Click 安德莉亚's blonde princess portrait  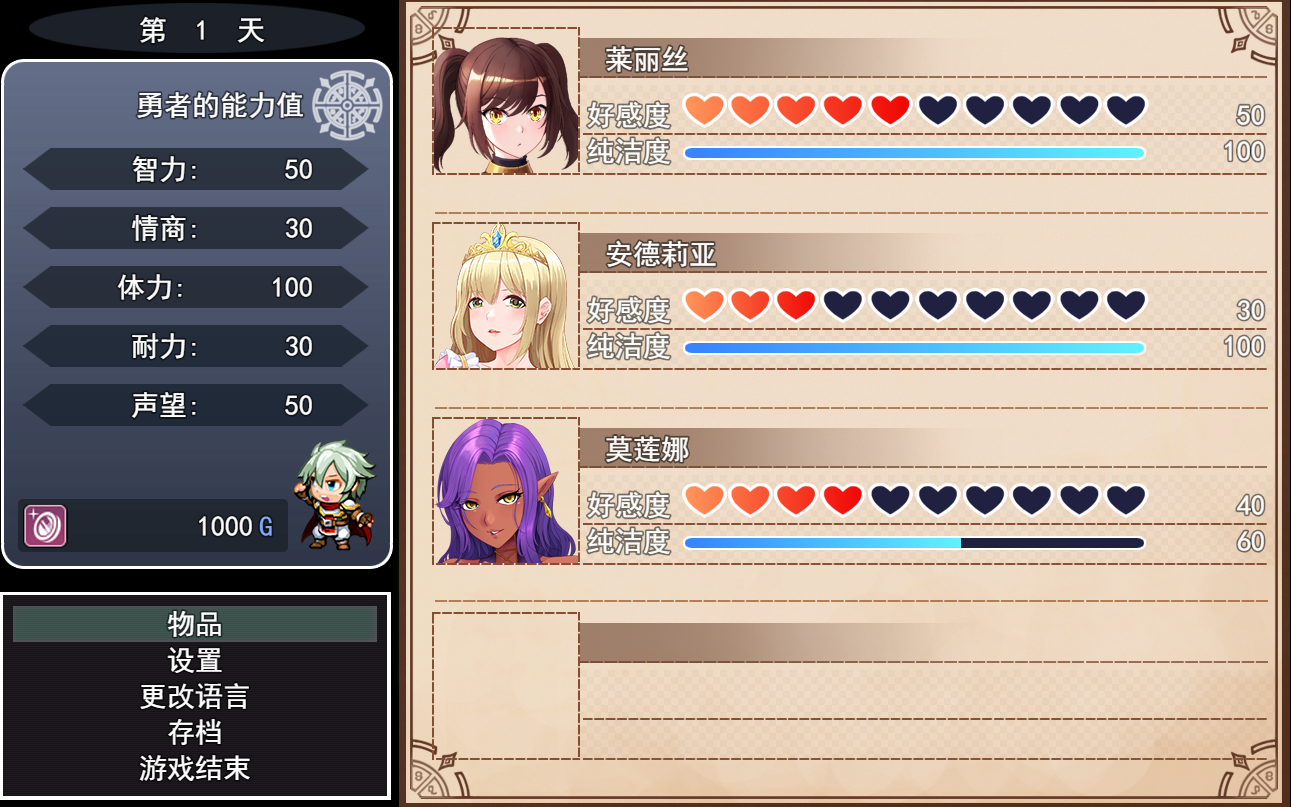(506, 296)
